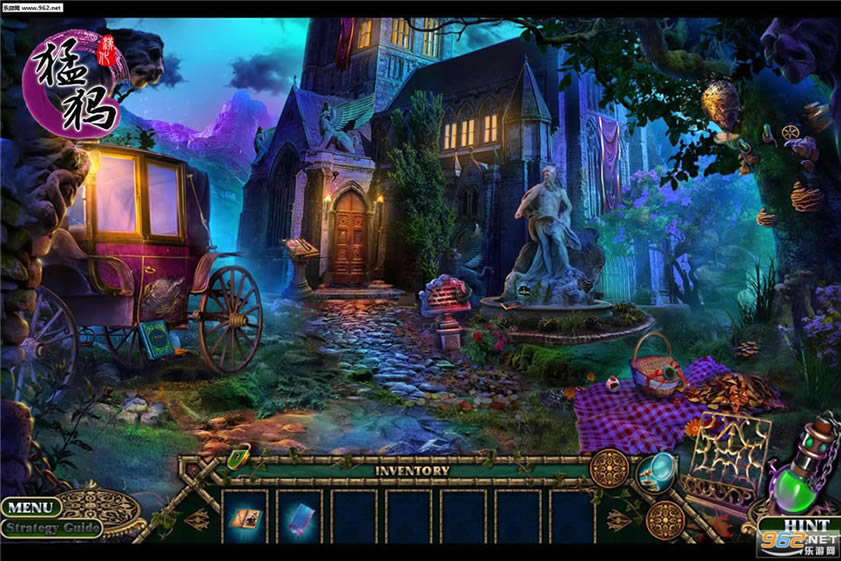Open the magnifying glass tool icon
Viewport: 841px width, 561px height.
coord(656,467)
